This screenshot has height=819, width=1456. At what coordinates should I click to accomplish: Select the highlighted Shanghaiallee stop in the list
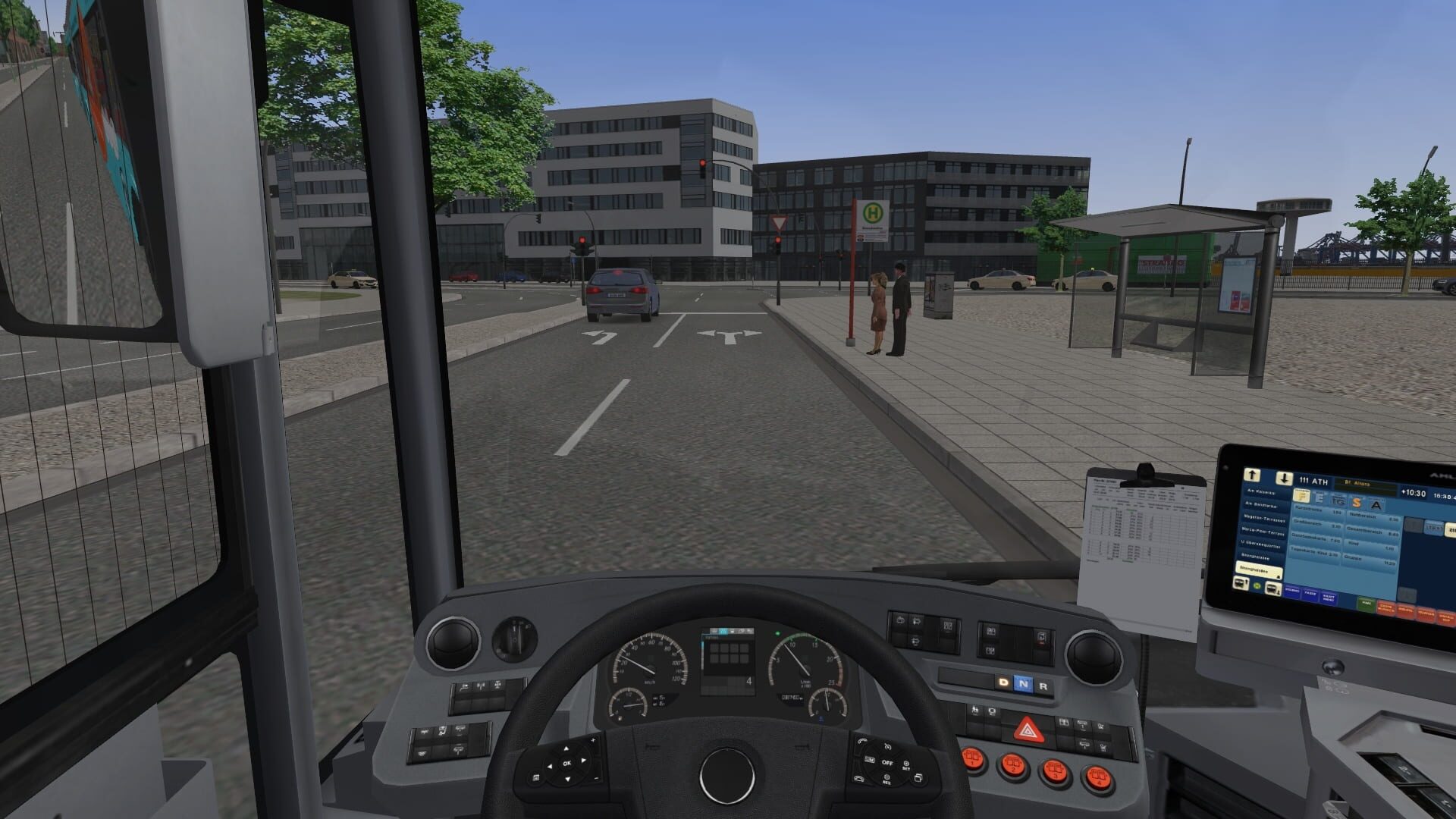1259,571
